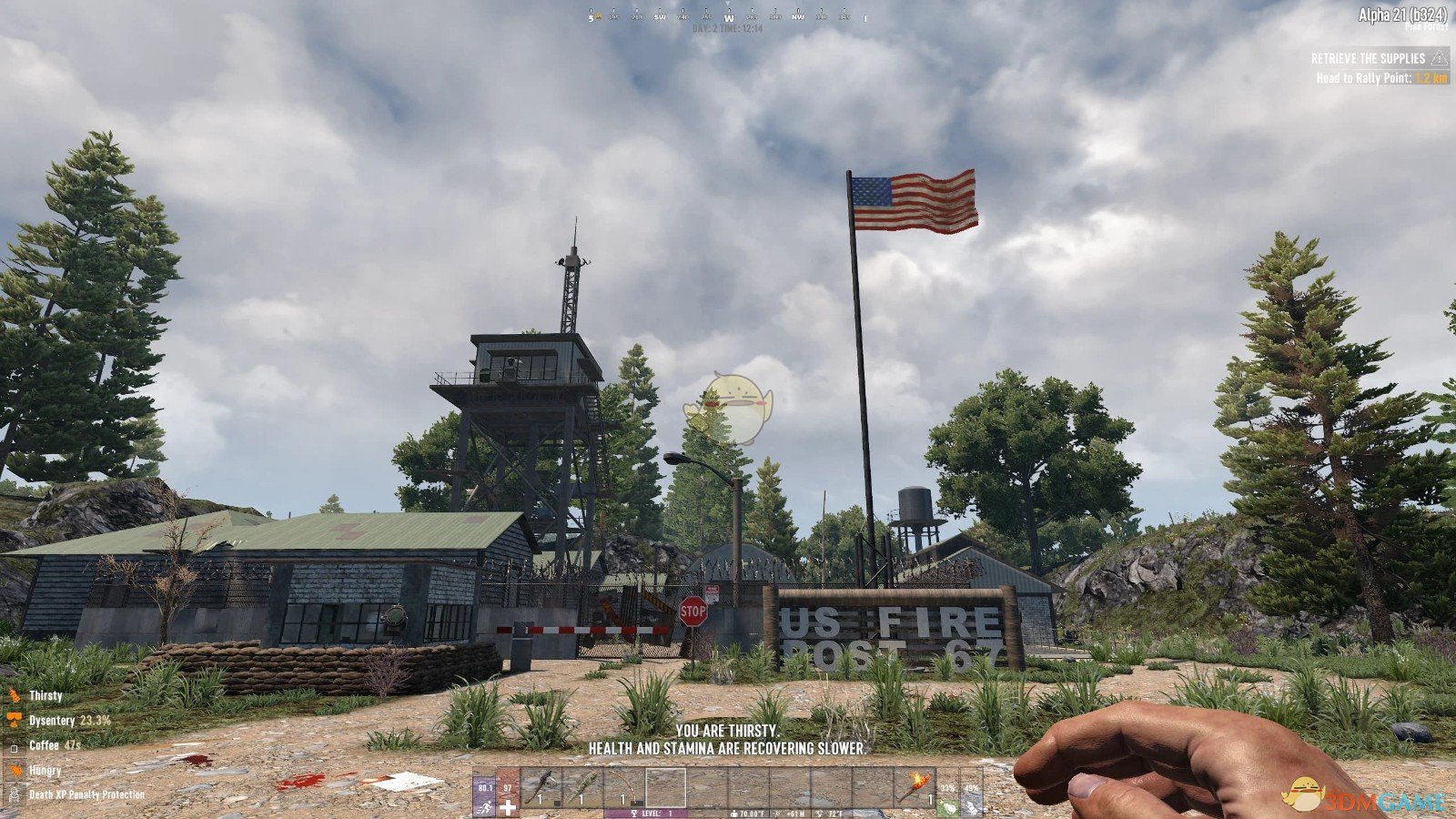Click the Dysentery debuff icon
This screenshot has width=1456, height=819.
pyautogui.click(x=15, y=721)
